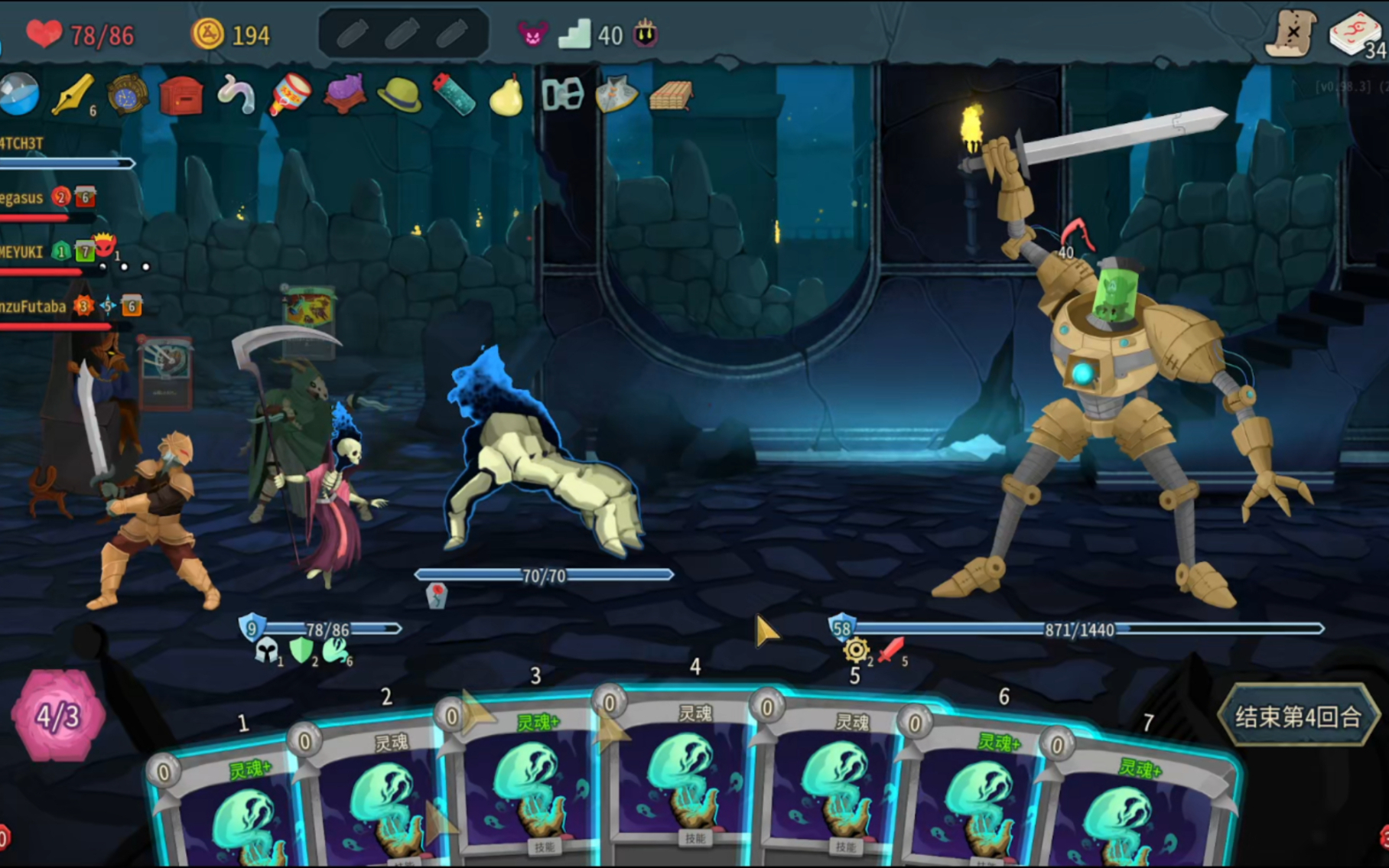Inspect the red box relic

181,96
